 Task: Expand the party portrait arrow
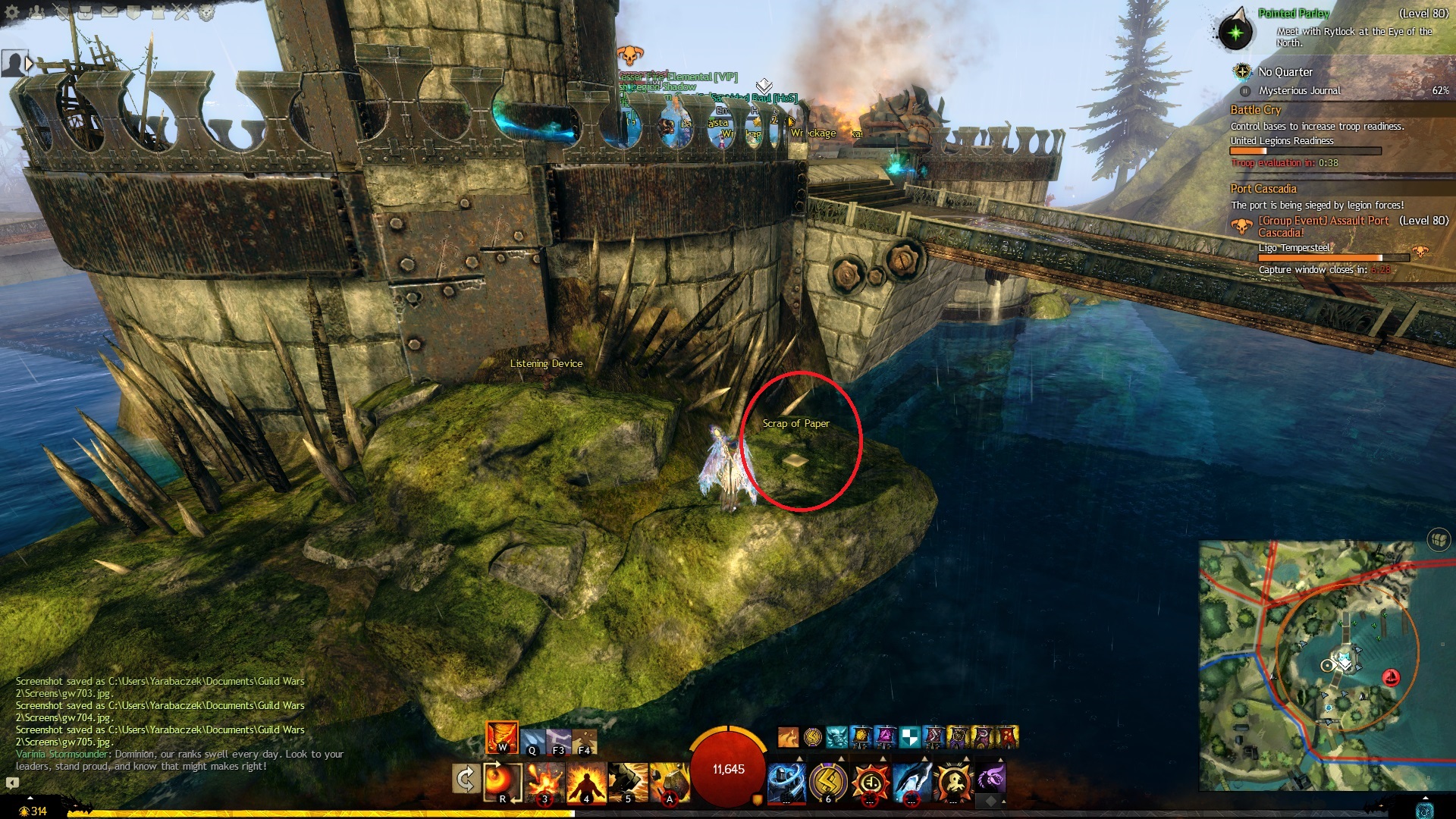pos(30,64)
